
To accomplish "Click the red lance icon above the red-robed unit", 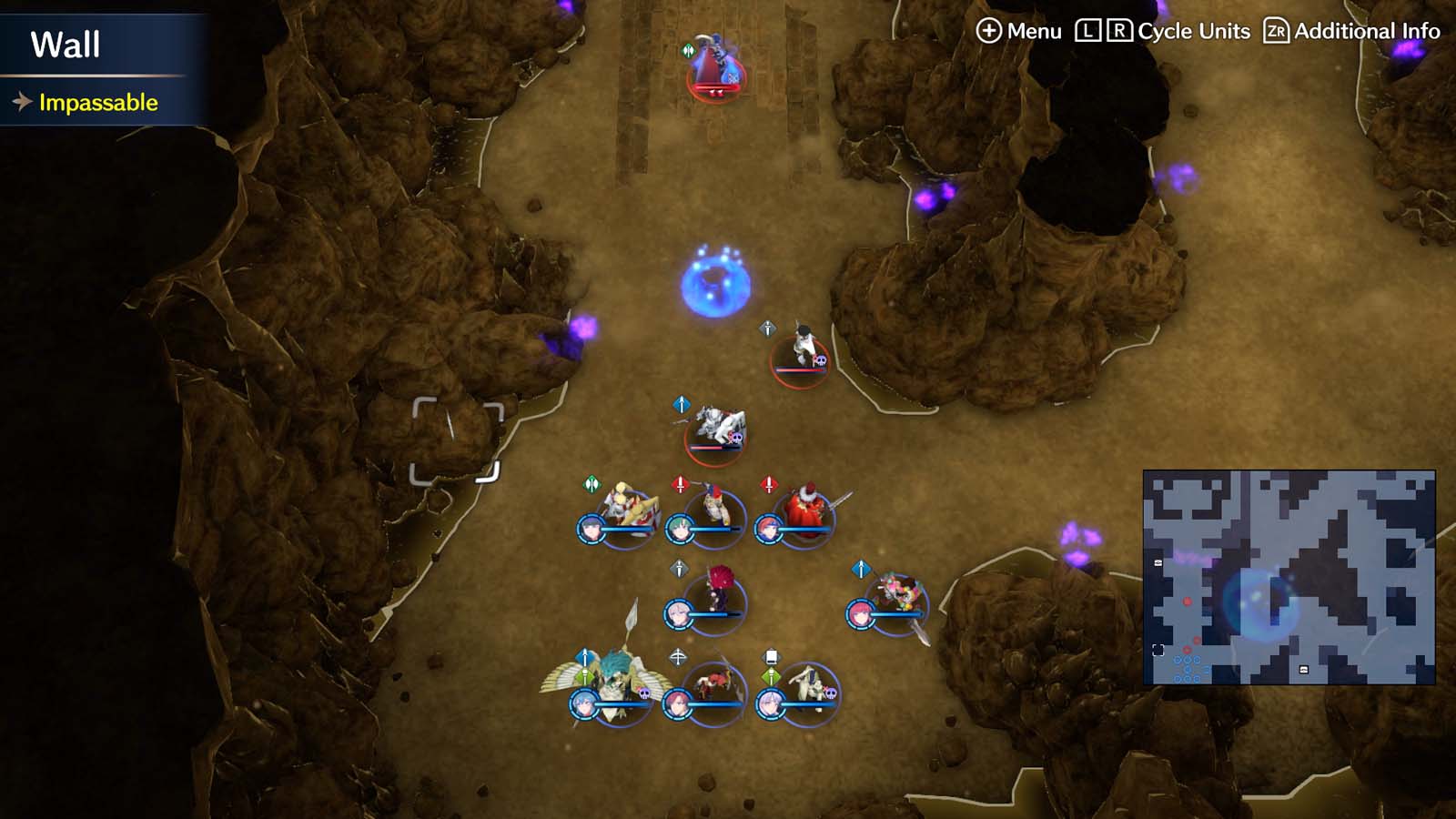I will [x=769, y=483].
